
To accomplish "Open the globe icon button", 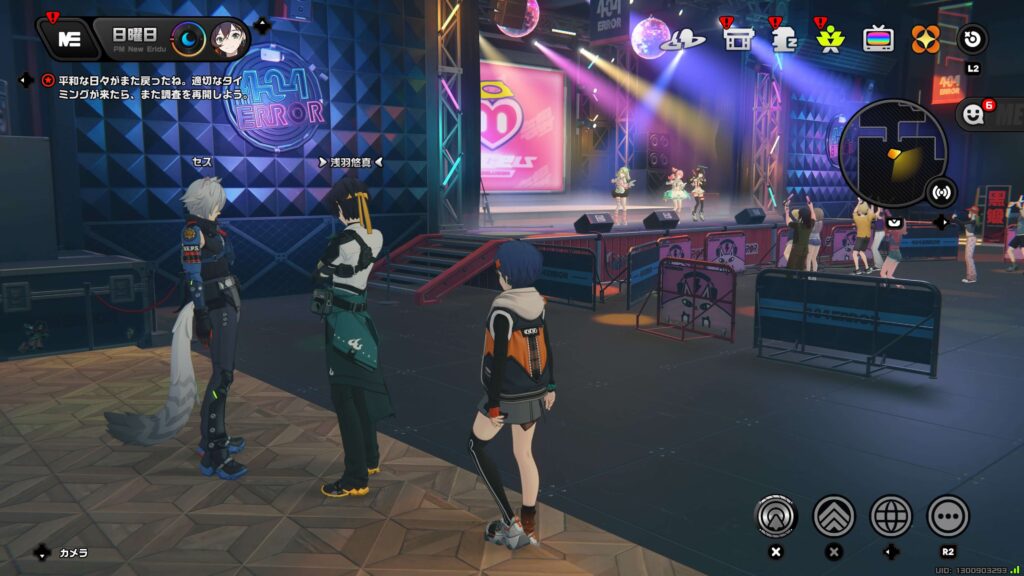I will [x=891, y=516].
